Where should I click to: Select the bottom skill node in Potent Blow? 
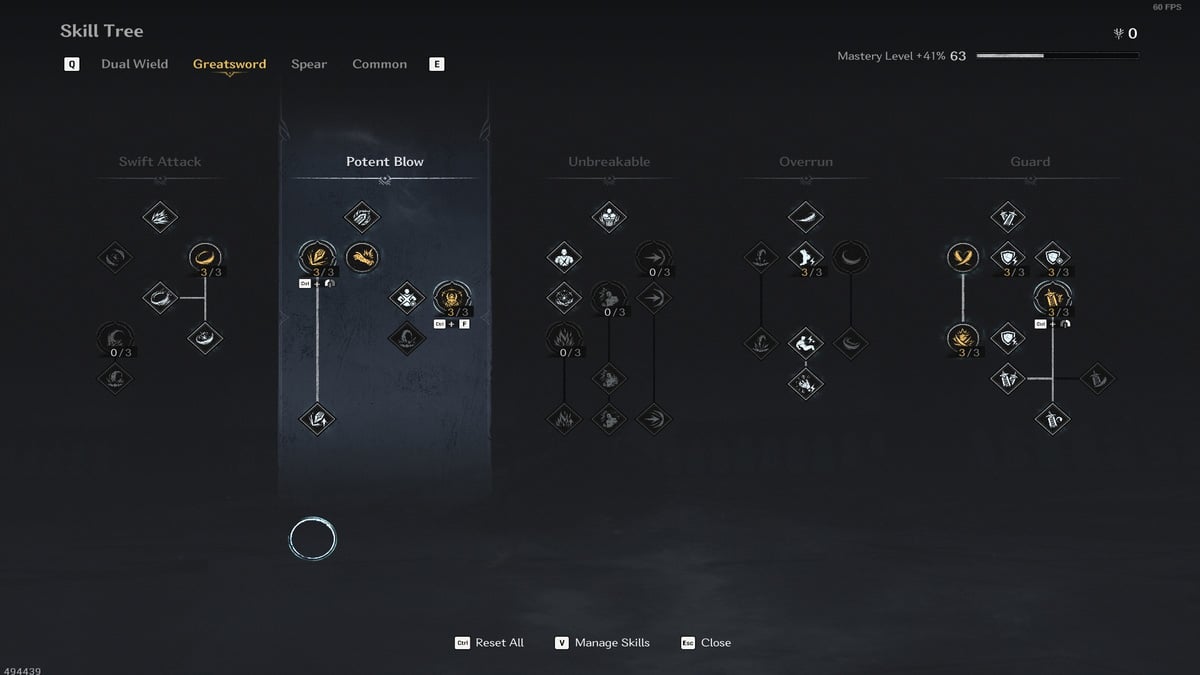(x=318, y=418)
